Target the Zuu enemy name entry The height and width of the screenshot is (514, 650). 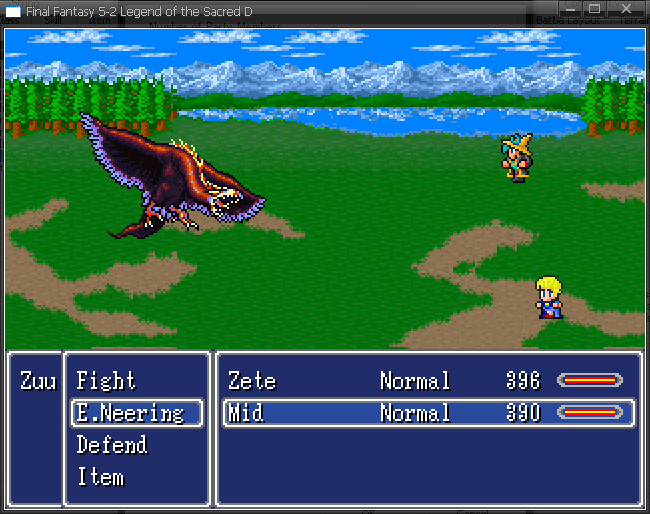point(38,381)
